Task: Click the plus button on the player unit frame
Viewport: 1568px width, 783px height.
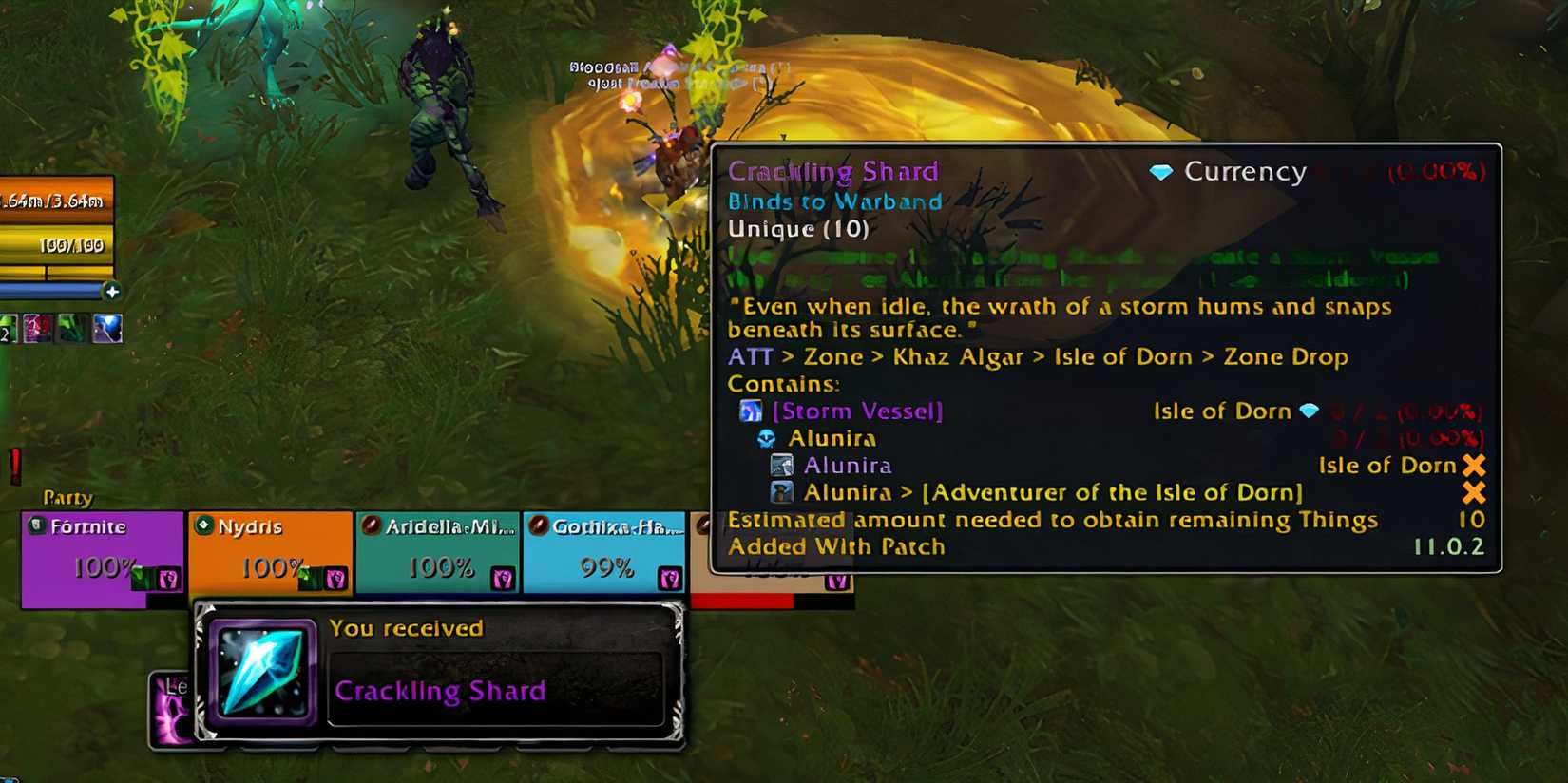Action: coord(114,293)
